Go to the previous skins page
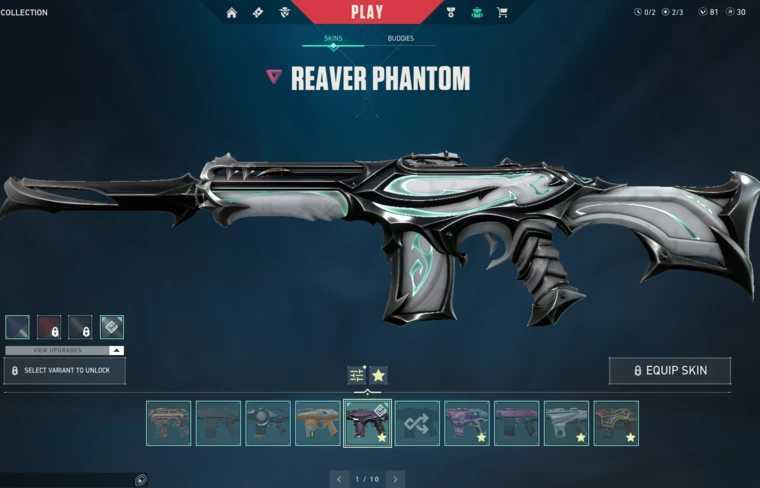The width and height of the screenshot is (760, 488). 339,480
